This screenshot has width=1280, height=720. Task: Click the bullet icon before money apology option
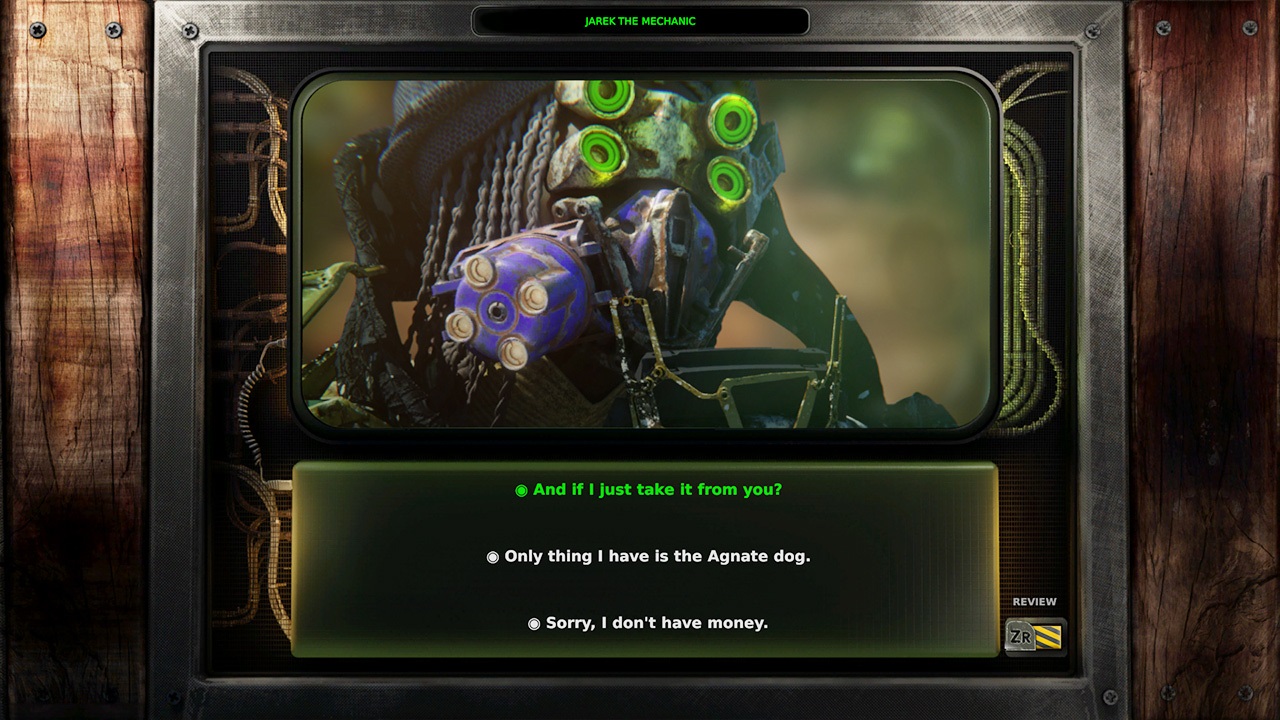point(533,622)
